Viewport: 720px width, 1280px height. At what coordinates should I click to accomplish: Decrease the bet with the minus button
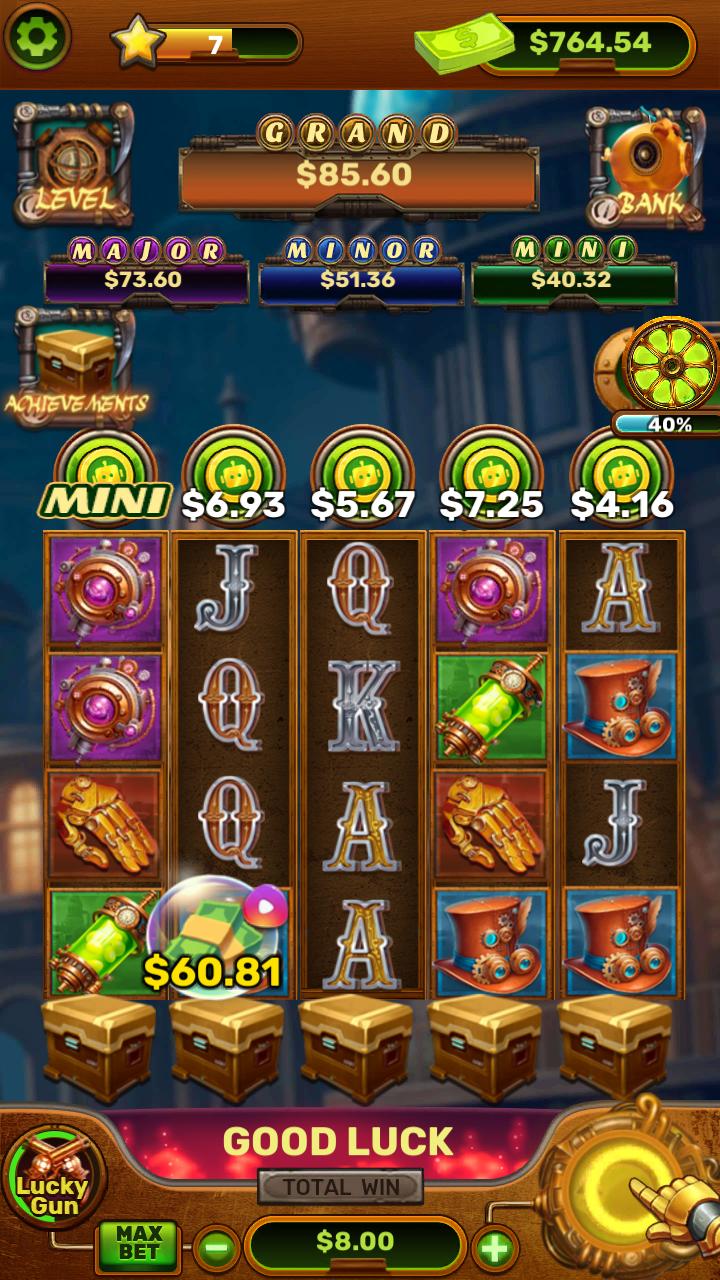tap(216, 1247)
